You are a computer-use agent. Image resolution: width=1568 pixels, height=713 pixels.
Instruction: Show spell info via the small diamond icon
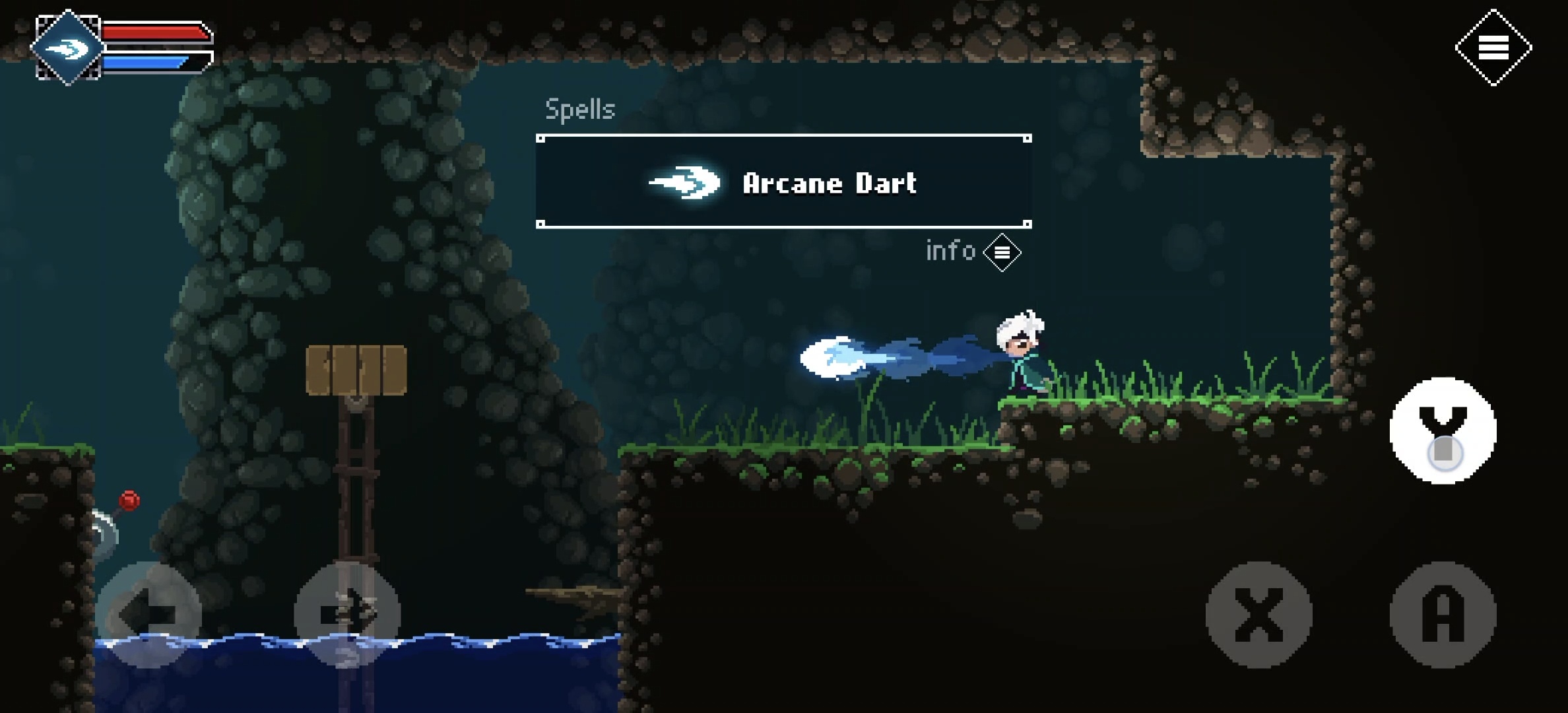(1002, 252)
